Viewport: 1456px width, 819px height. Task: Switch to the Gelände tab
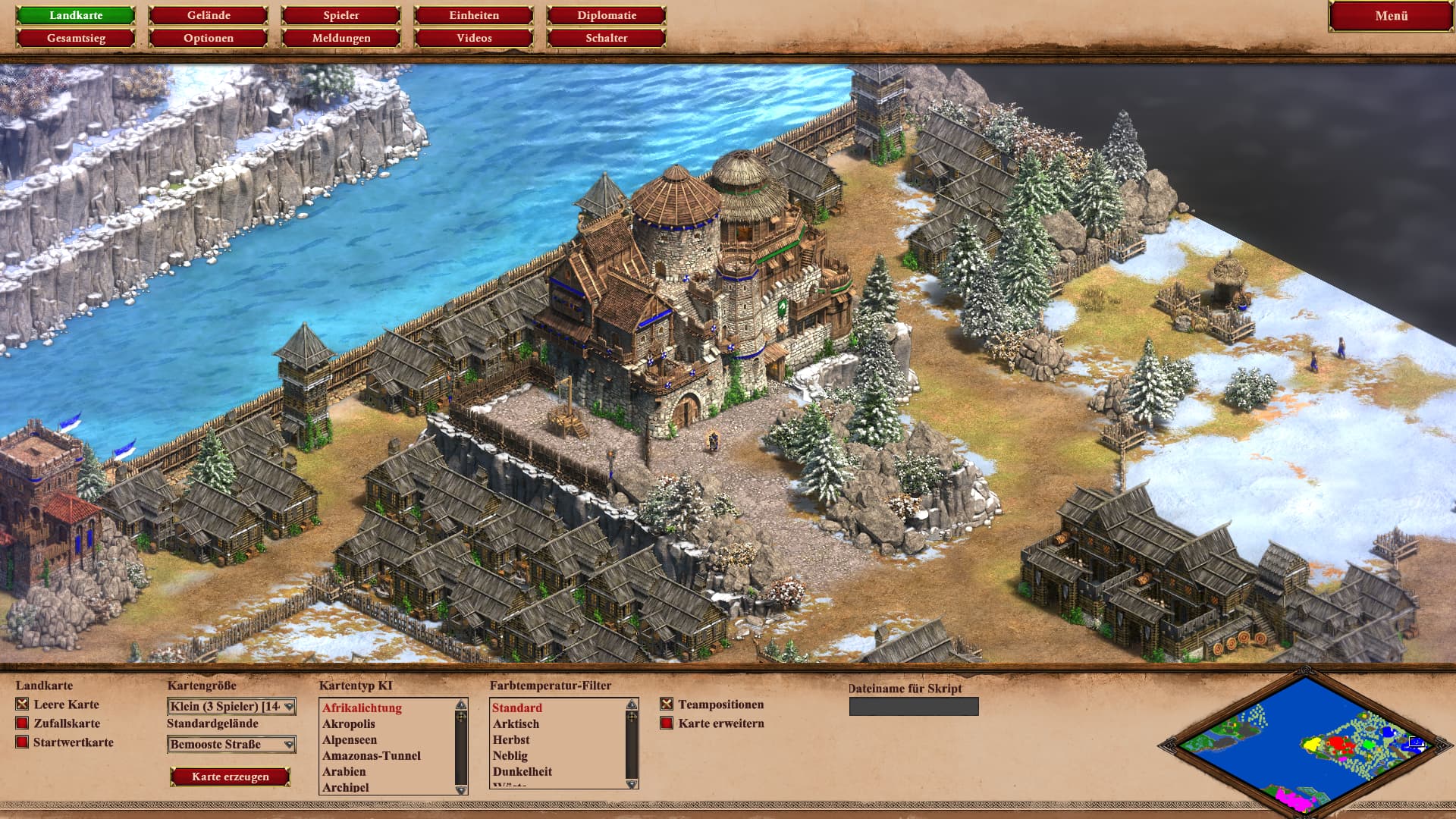pyautogui.click(x=209, y=15)
